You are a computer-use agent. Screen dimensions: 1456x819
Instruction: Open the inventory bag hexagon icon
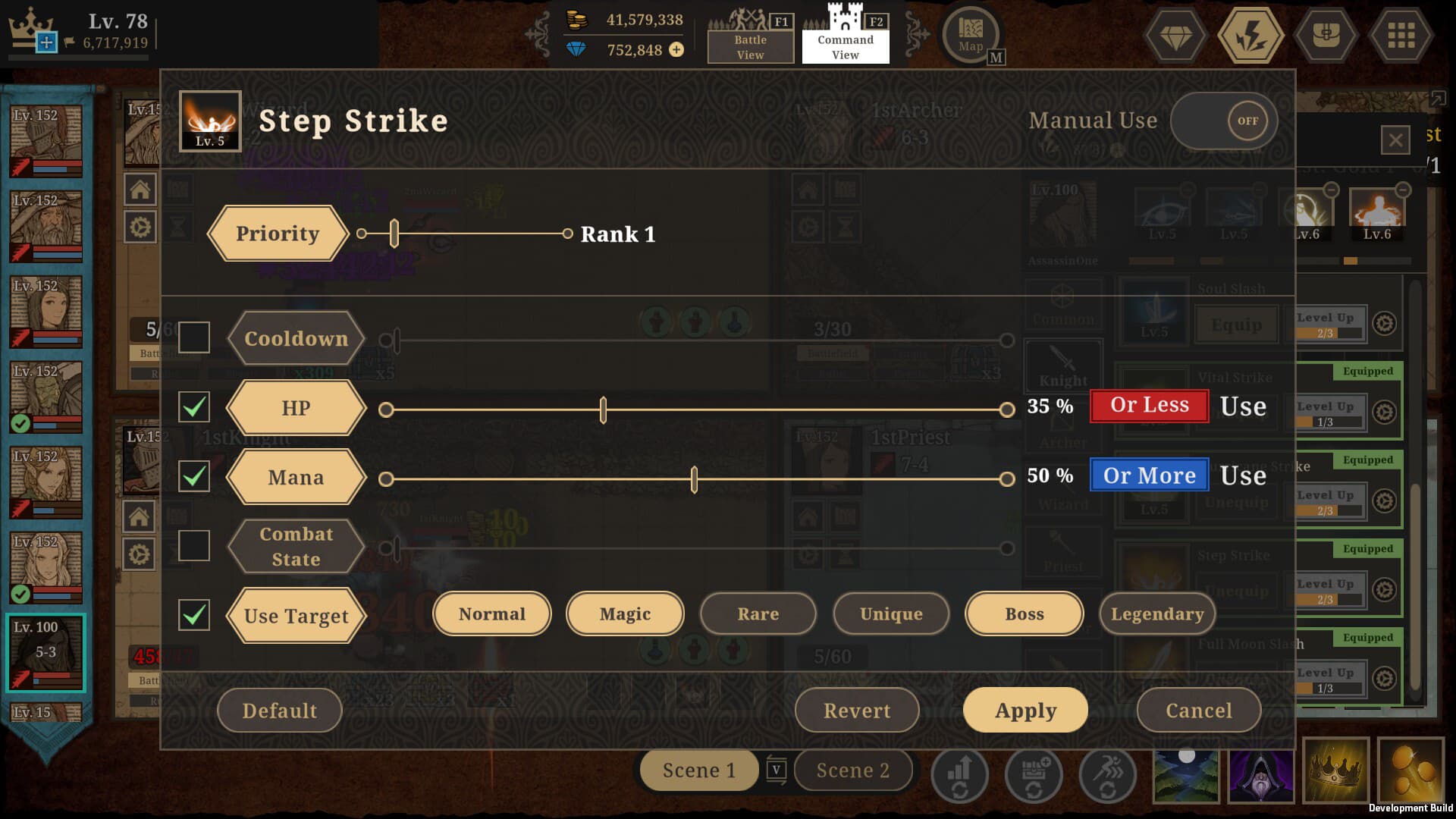(x=1326, y=34)
